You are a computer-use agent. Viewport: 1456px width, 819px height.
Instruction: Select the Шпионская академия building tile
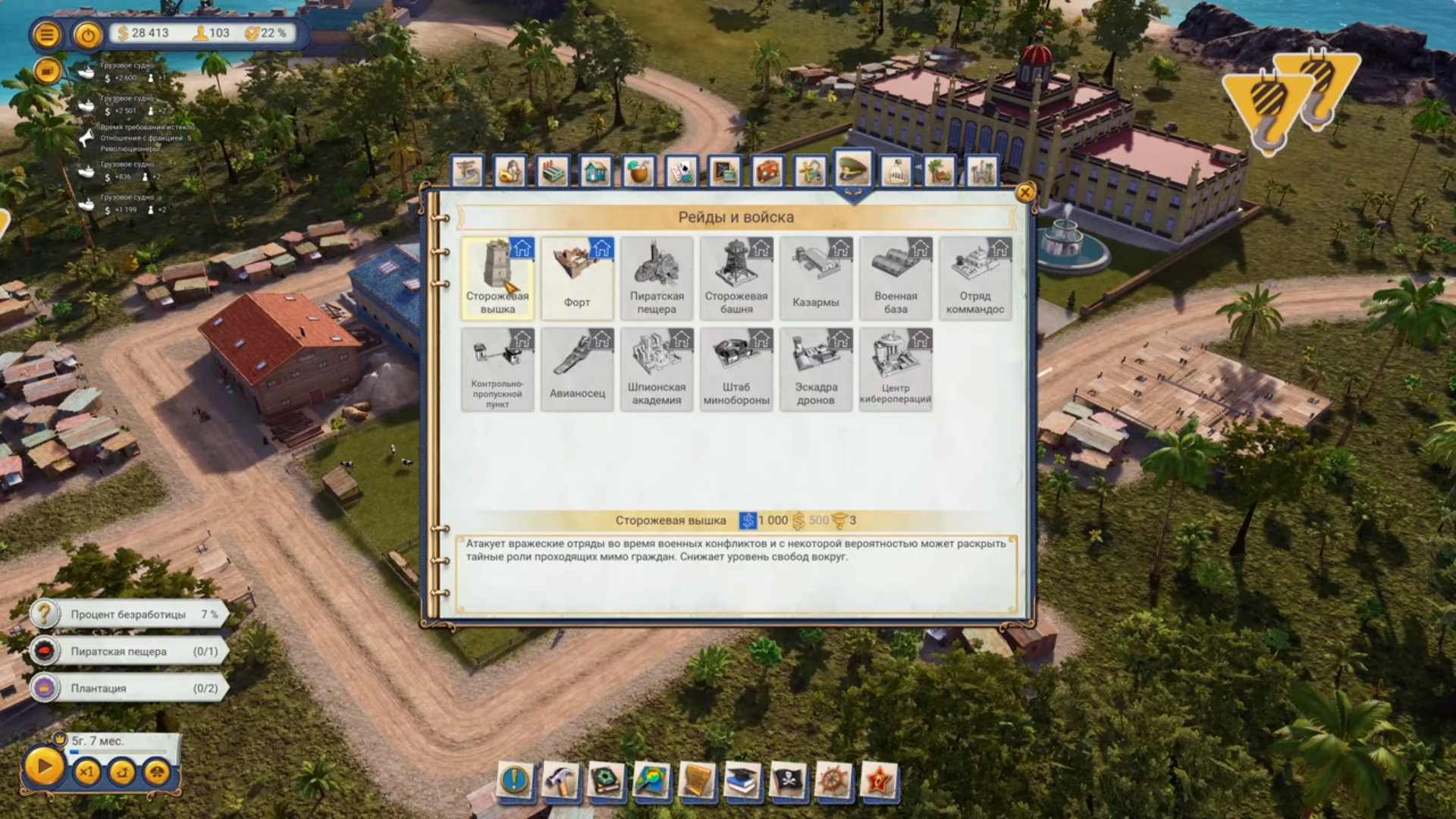[656, 369]
